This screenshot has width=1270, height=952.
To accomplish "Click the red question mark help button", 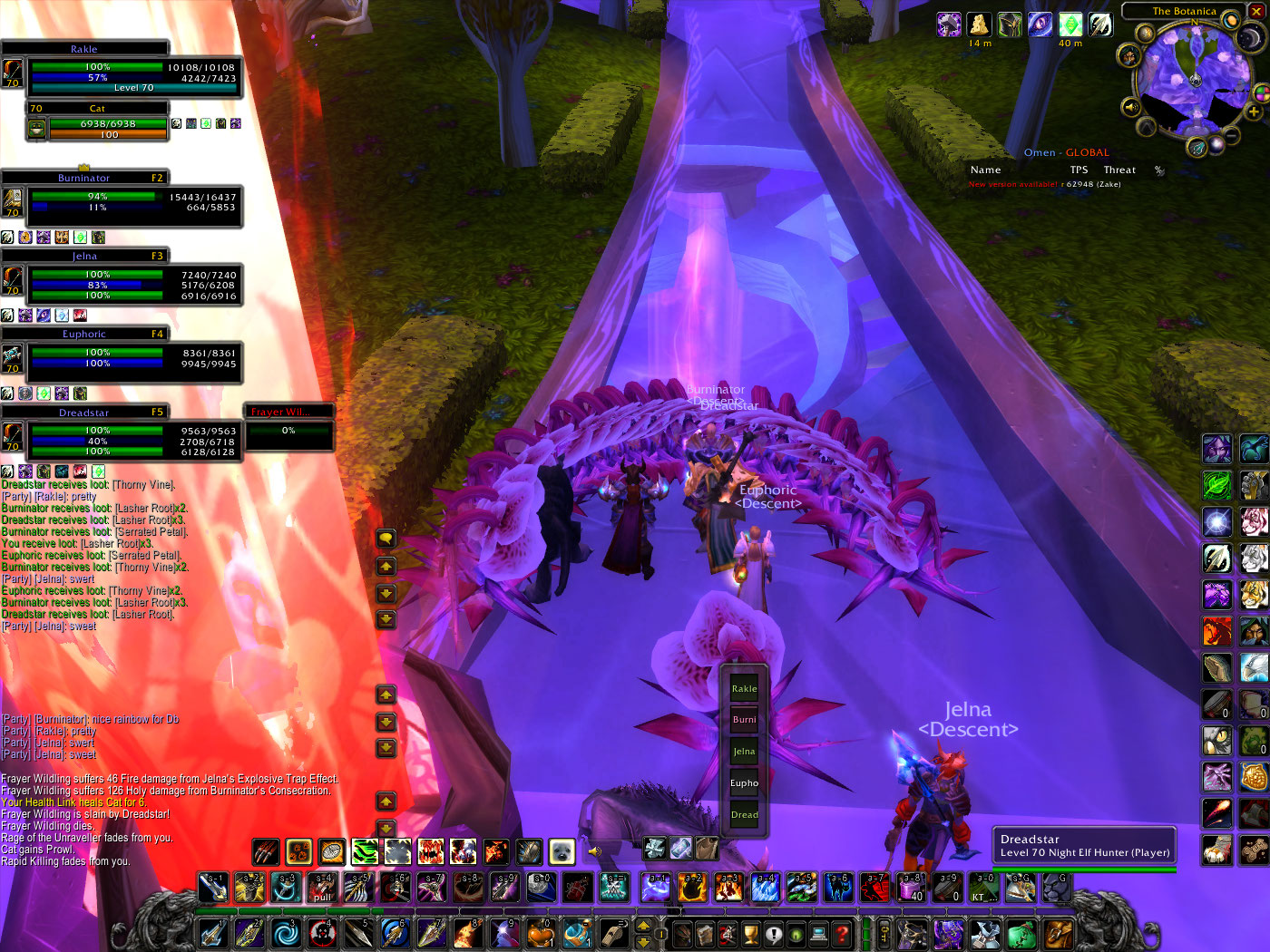I will point(842,933).
